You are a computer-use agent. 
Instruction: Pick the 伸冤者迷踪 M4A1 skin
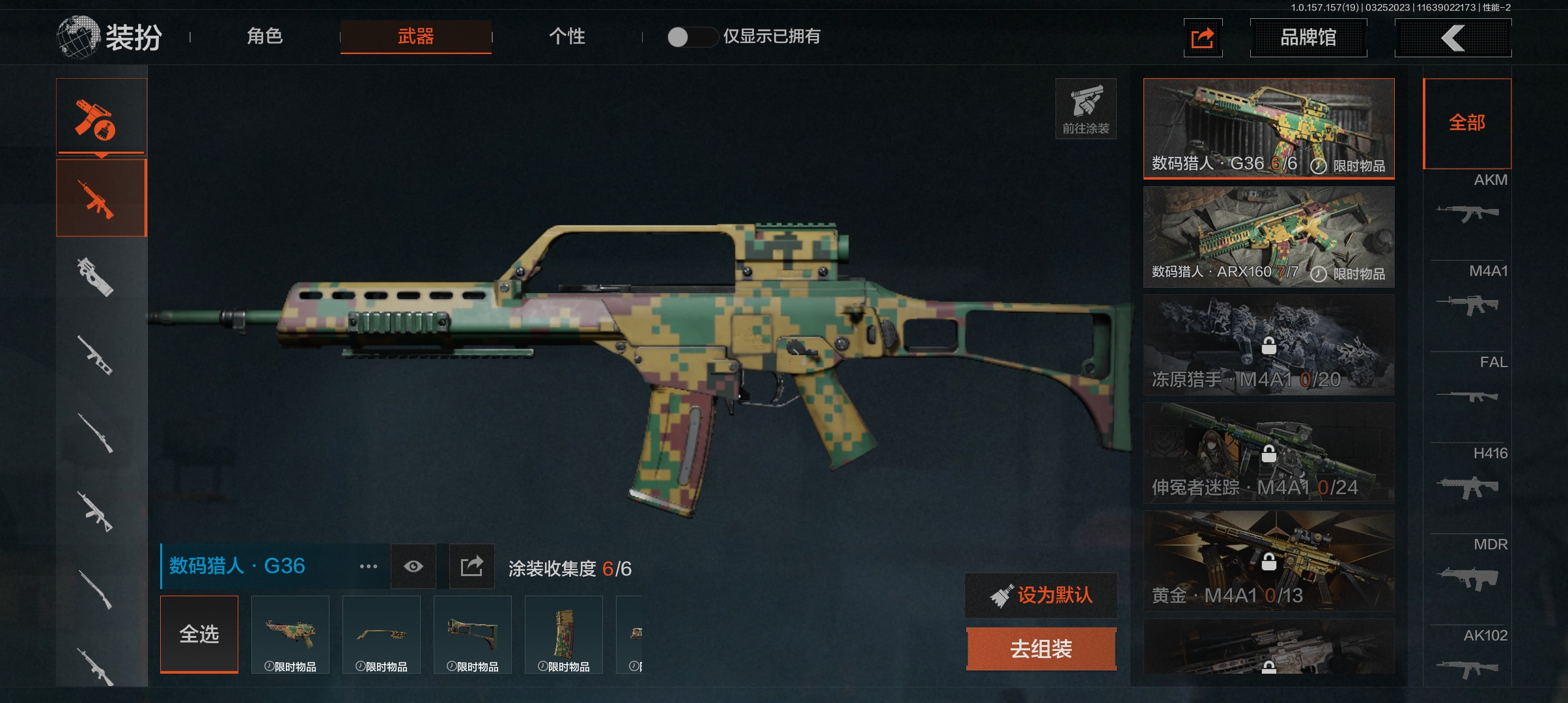point(1268,452)
